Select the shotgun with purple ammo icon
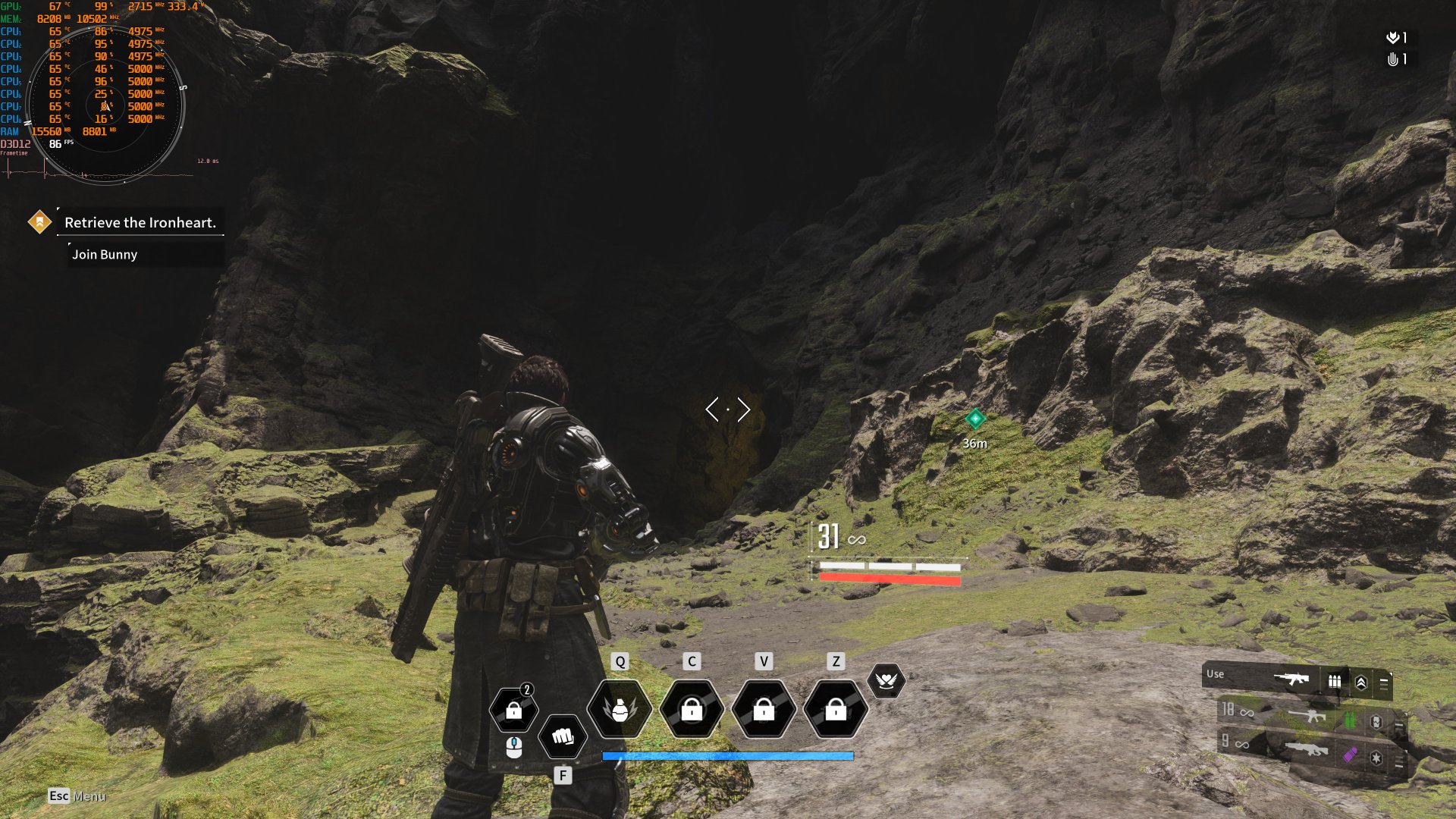The height and width of the screenshot is (819, 1456). pos(1308,750)
